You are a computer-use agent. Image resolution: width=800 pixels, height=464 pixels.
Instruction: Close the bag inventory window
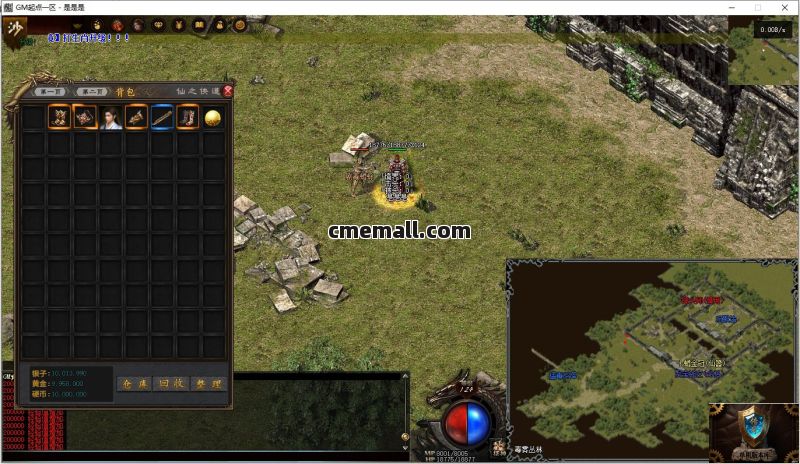(x=228, y=91)
